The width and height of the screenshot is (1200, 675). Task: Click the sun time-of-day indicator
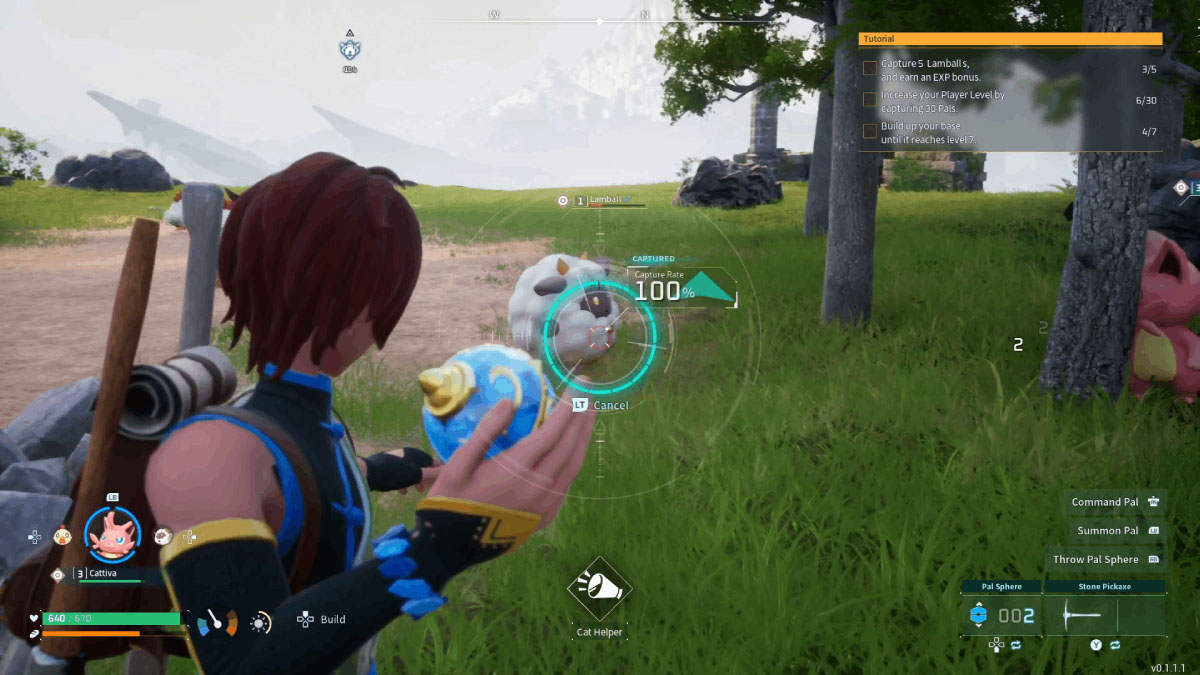point(260,623)
